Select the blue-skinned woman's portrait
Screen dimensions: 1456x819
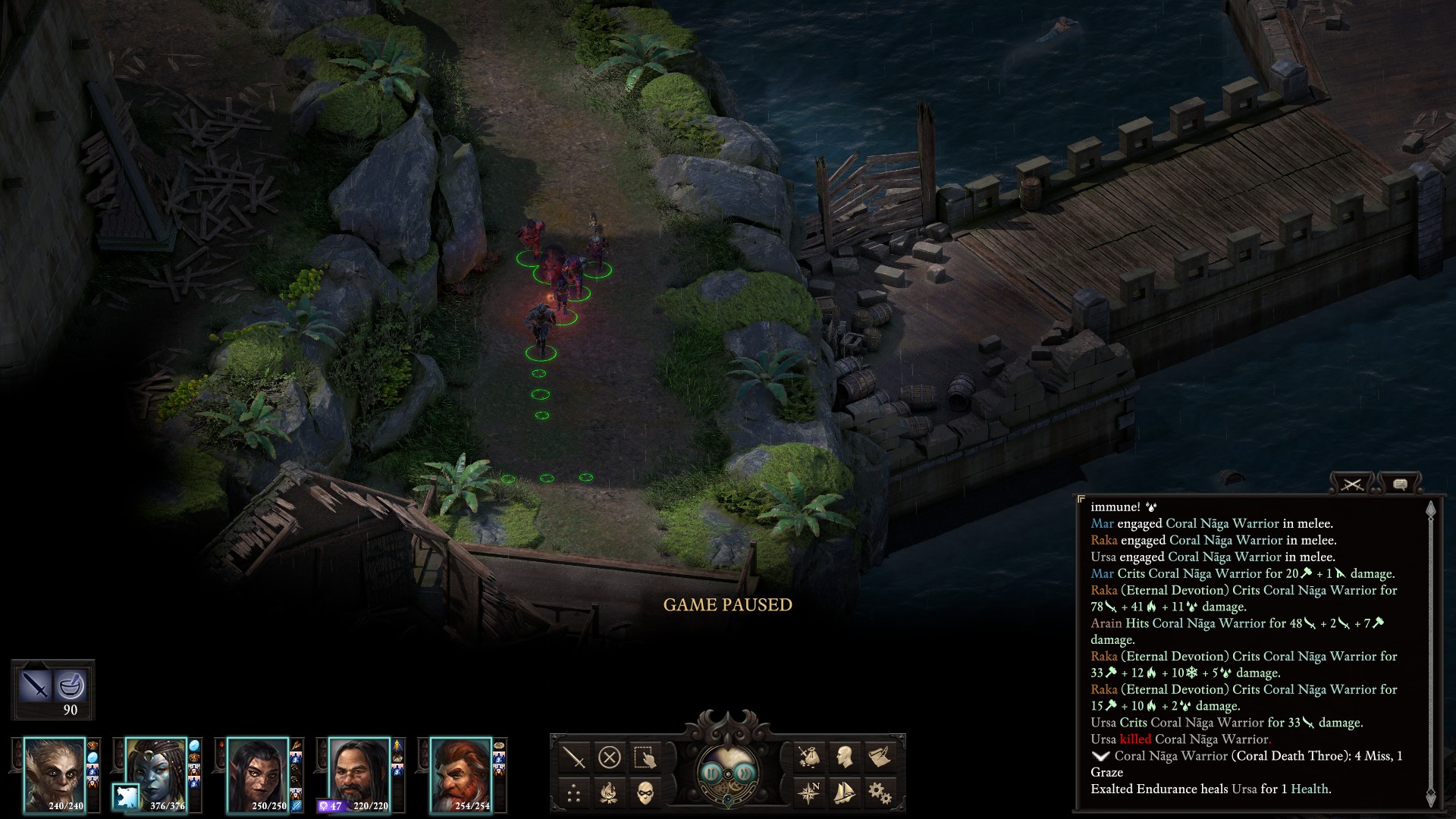click(157, 770)
